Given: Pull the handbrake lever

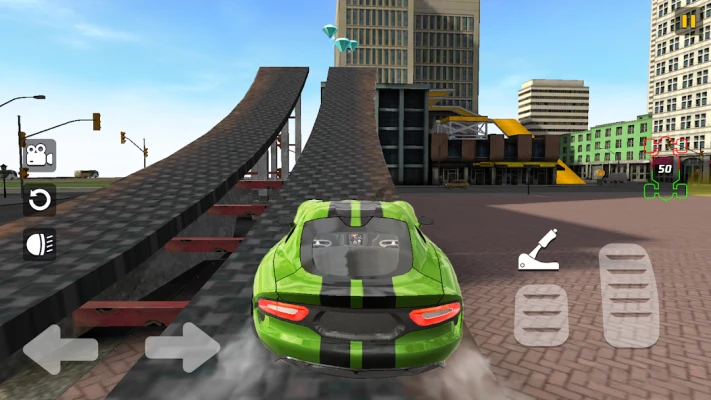Looking at the screenshot, I should click(538, 251).
